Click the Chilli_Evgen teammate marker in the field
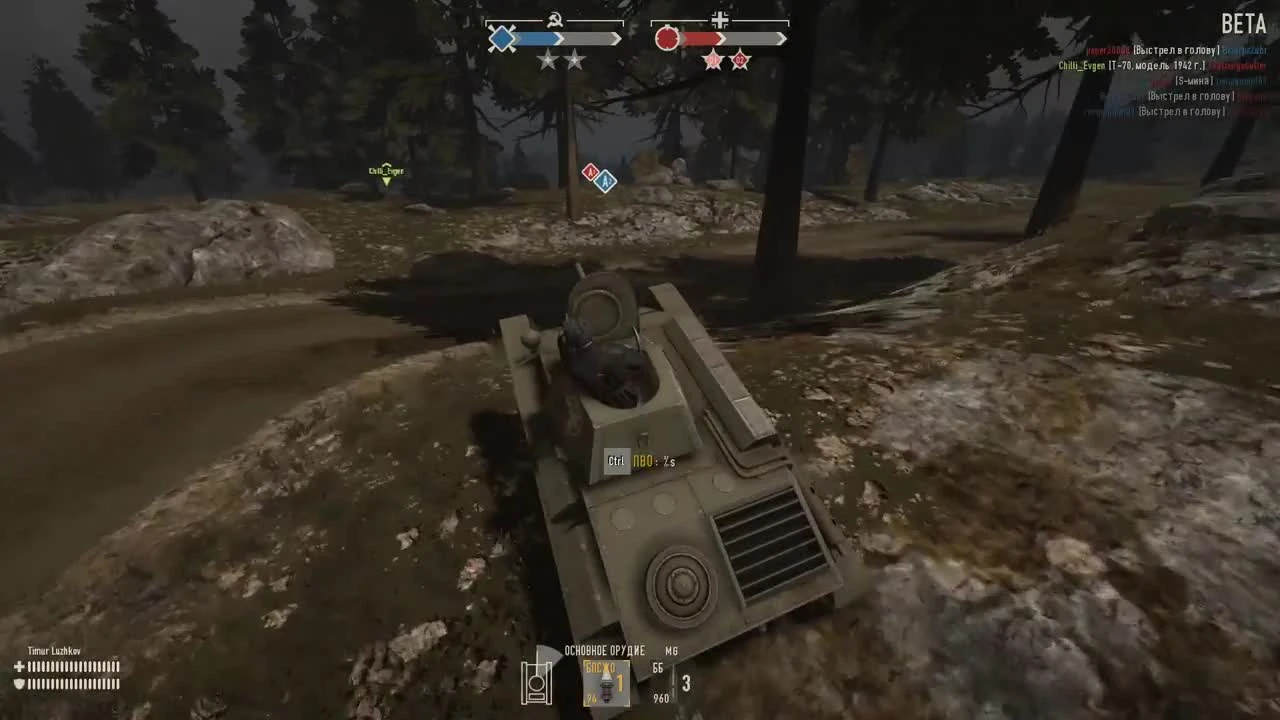Image resolution: width=1280 pixels, height=720 pixels. pyautogui.click(x=385, y=173)
